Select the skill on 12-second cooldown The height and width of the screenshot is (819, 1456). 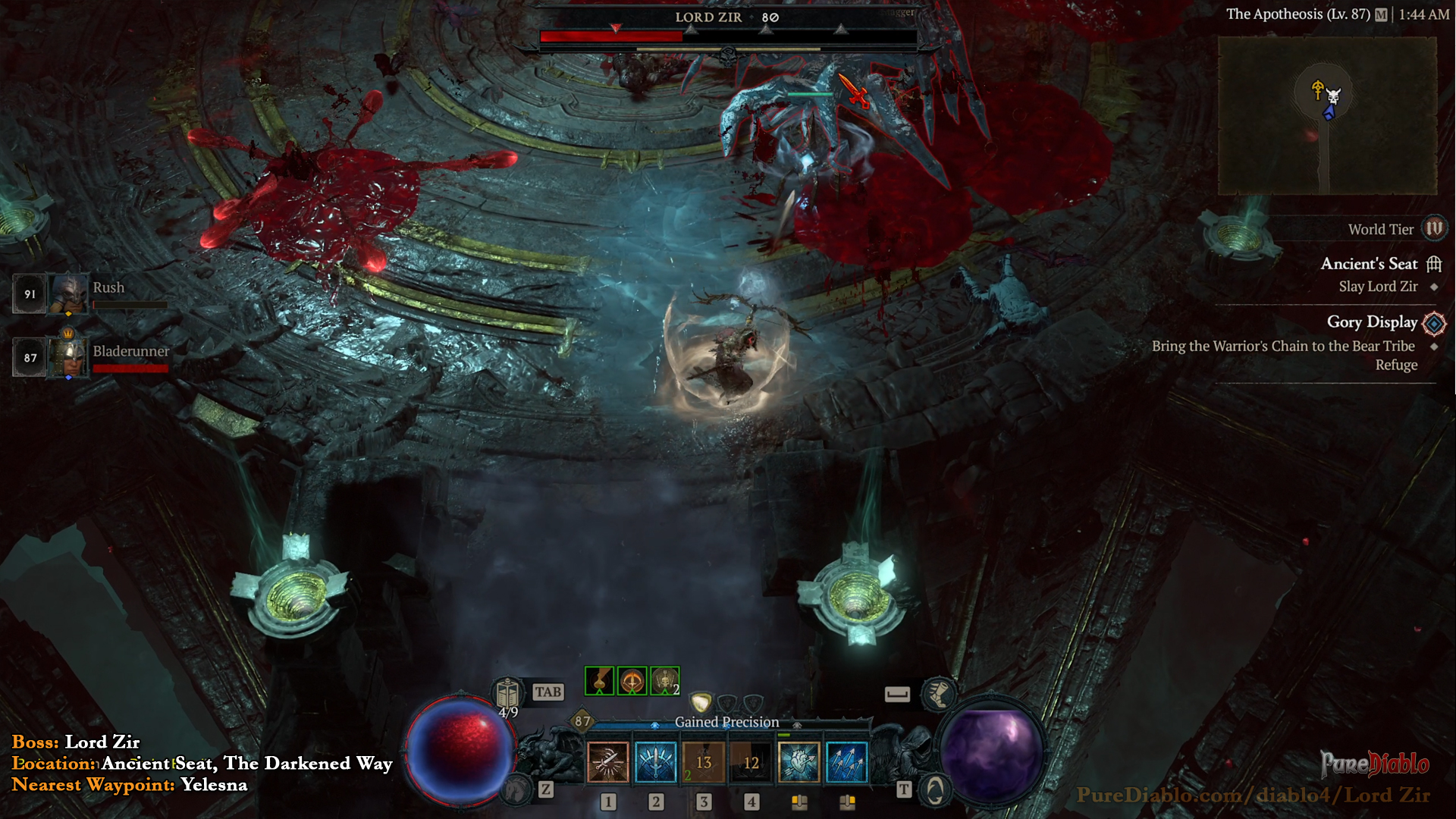751,762
